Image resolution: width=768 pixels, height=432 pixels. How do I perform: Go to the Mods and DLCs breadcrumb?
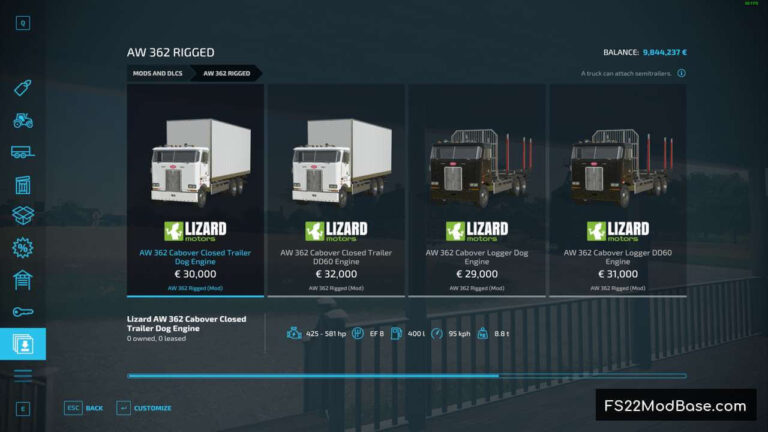158,73
